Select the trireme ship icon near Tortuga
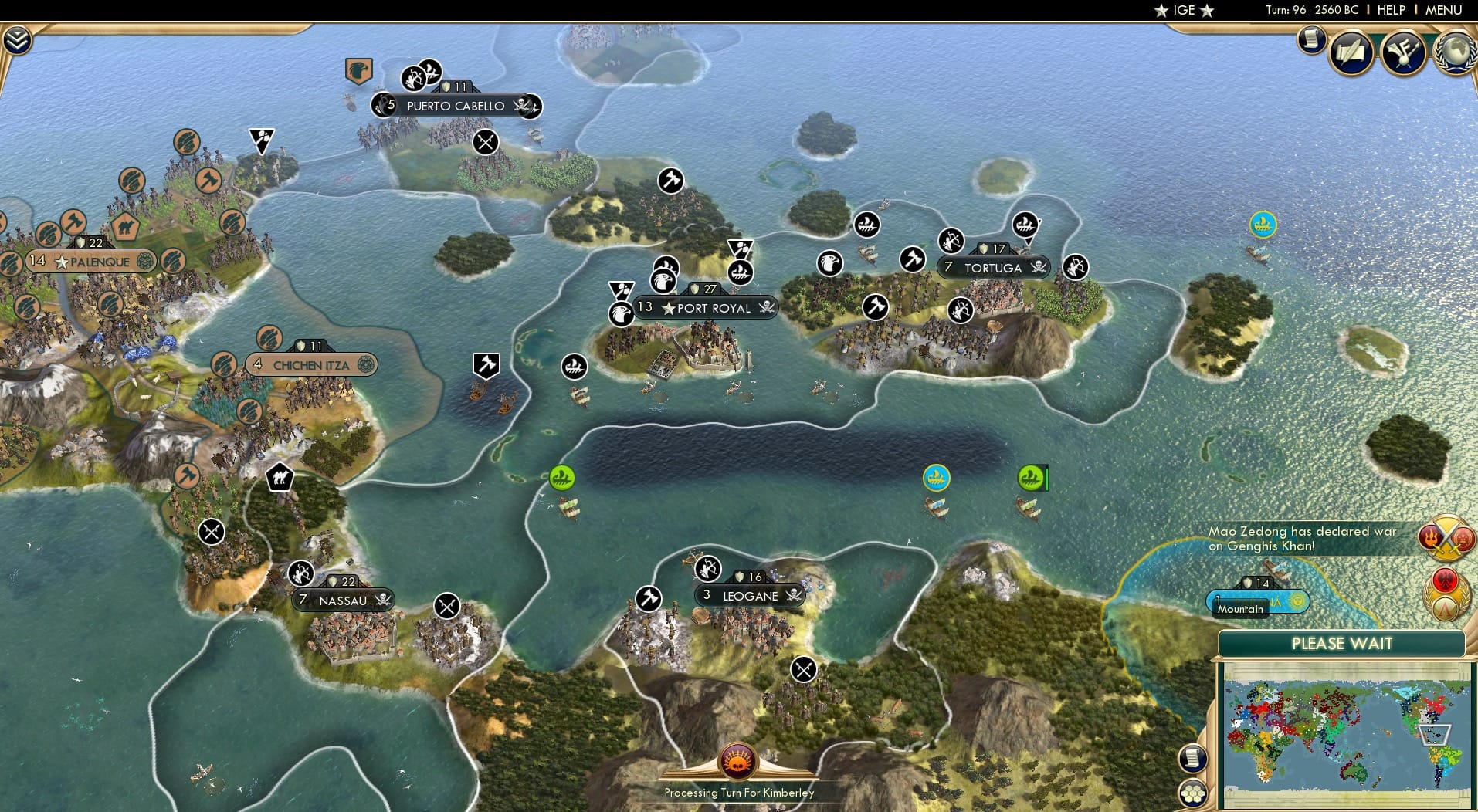This screenshot has width=1478, height=812. click(x=1025, y=224)
